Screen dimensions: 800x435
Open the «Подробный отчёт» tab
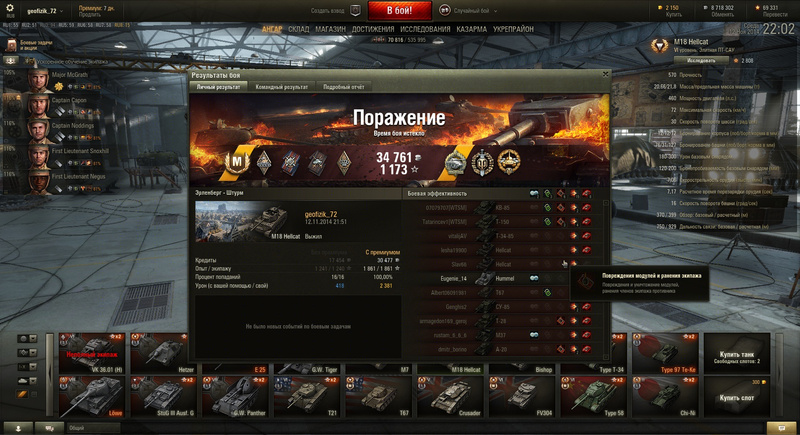(343, 87)
